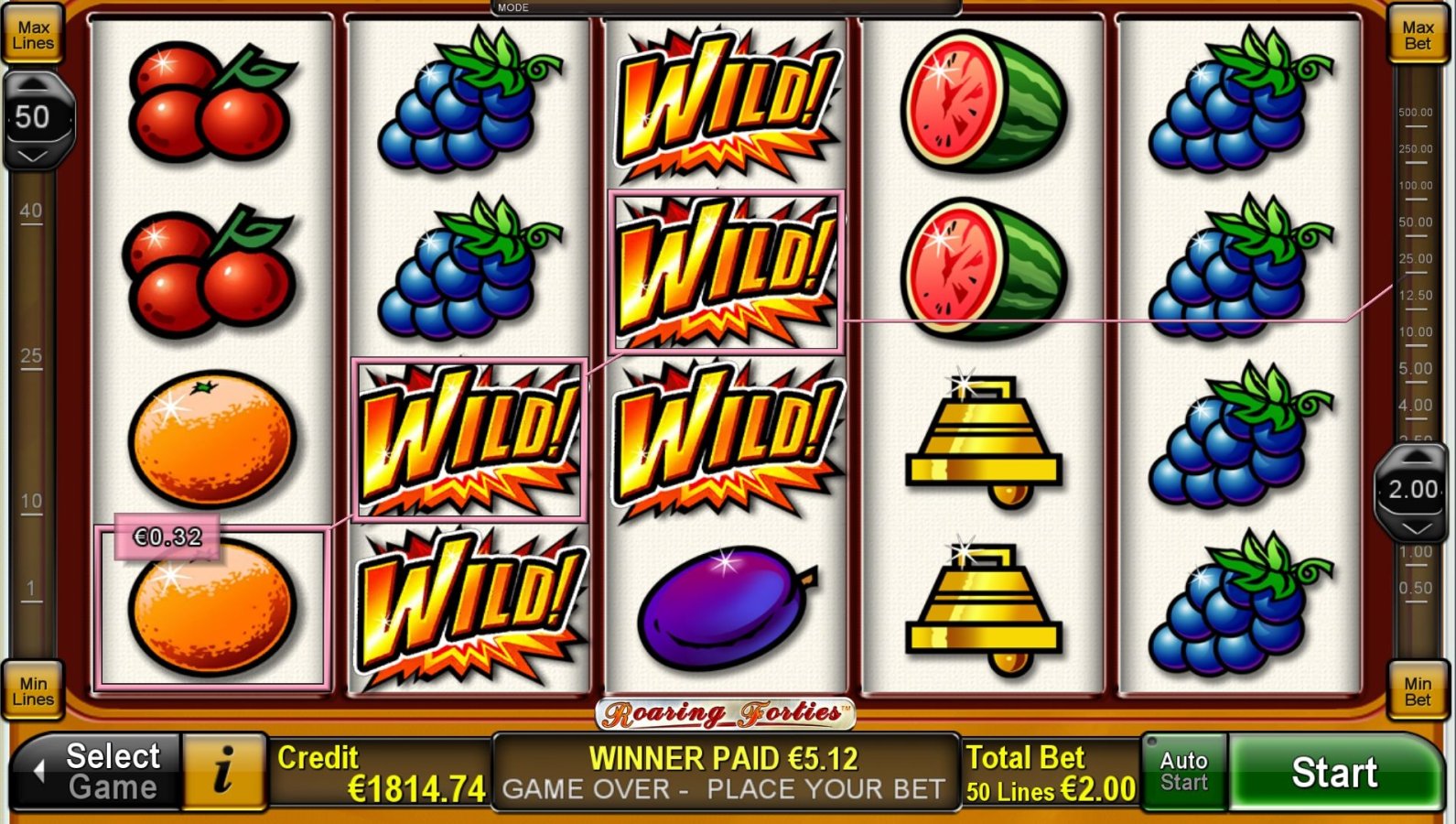The image size is (1456, 824).
Task: Select 25 lines on the left line rail
Action: tap(31, 356)
